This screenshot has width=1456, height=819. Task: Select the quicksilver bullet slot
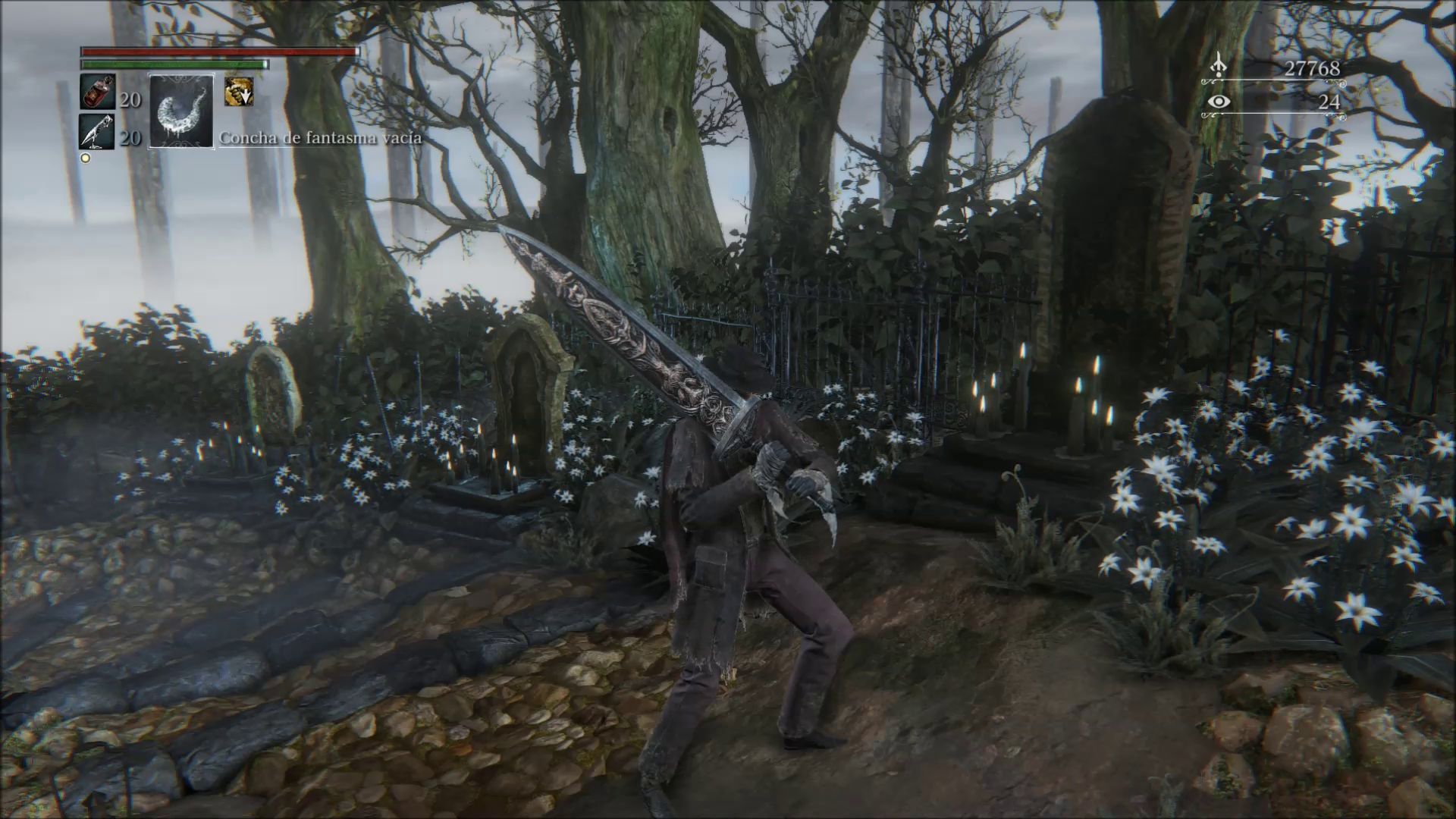(x=98, y=132)
